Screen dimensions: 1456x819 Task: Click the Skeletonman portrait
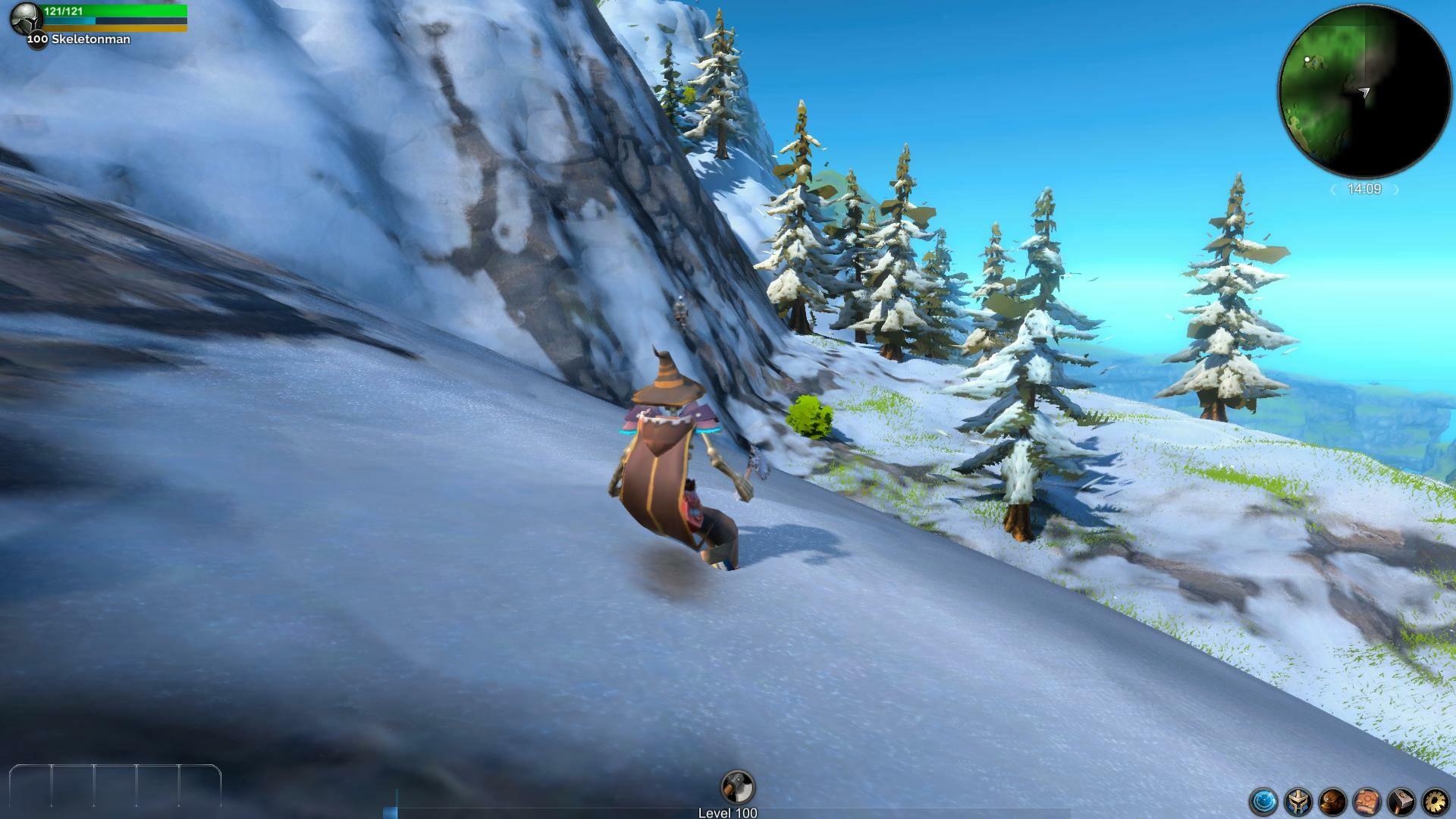(25, 20)
